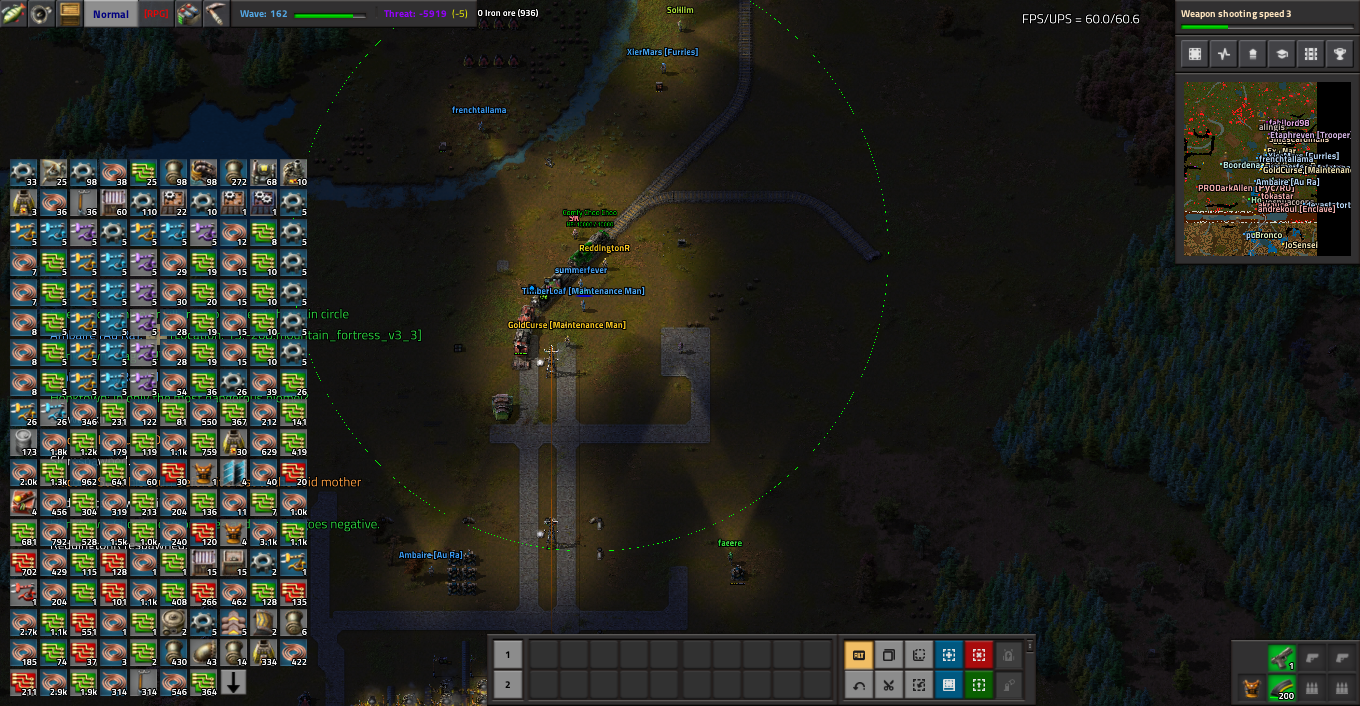Open the speaker icon menu
Screen dimensions: 1360x706
click(x=41, y=14)
